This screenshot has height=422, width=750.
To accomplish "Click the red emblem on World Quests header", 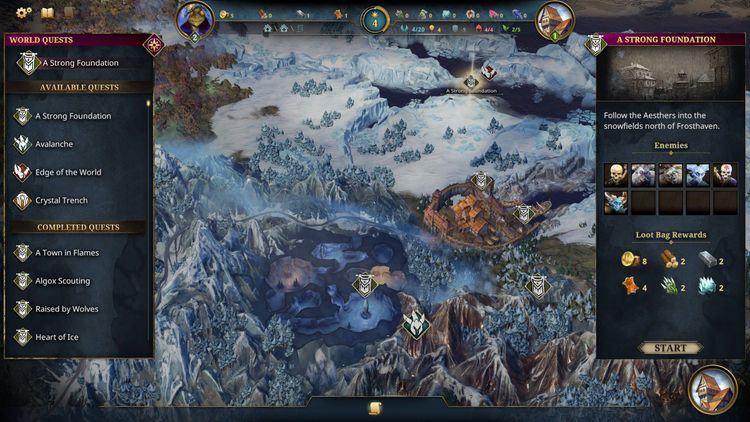I will point(153,44).
